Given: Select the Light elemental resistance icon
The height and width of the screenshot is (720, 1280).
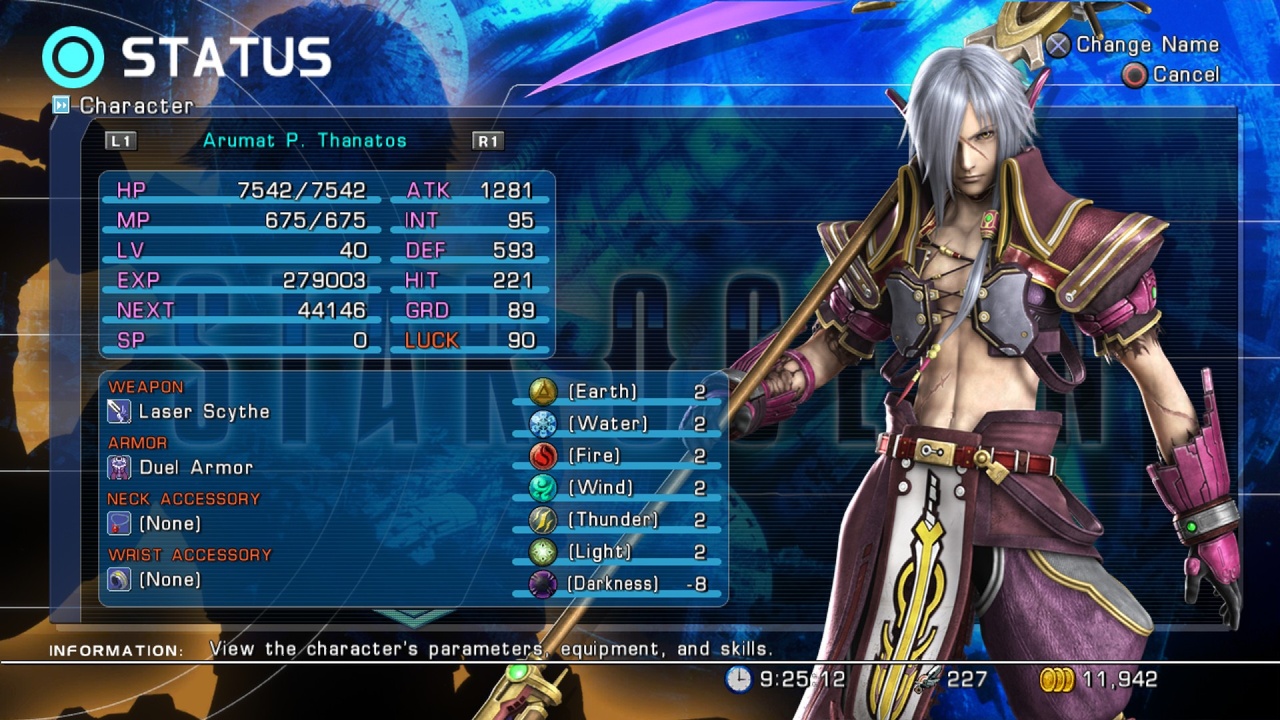Looking at the screenshot, I should (x=541, y=551).
